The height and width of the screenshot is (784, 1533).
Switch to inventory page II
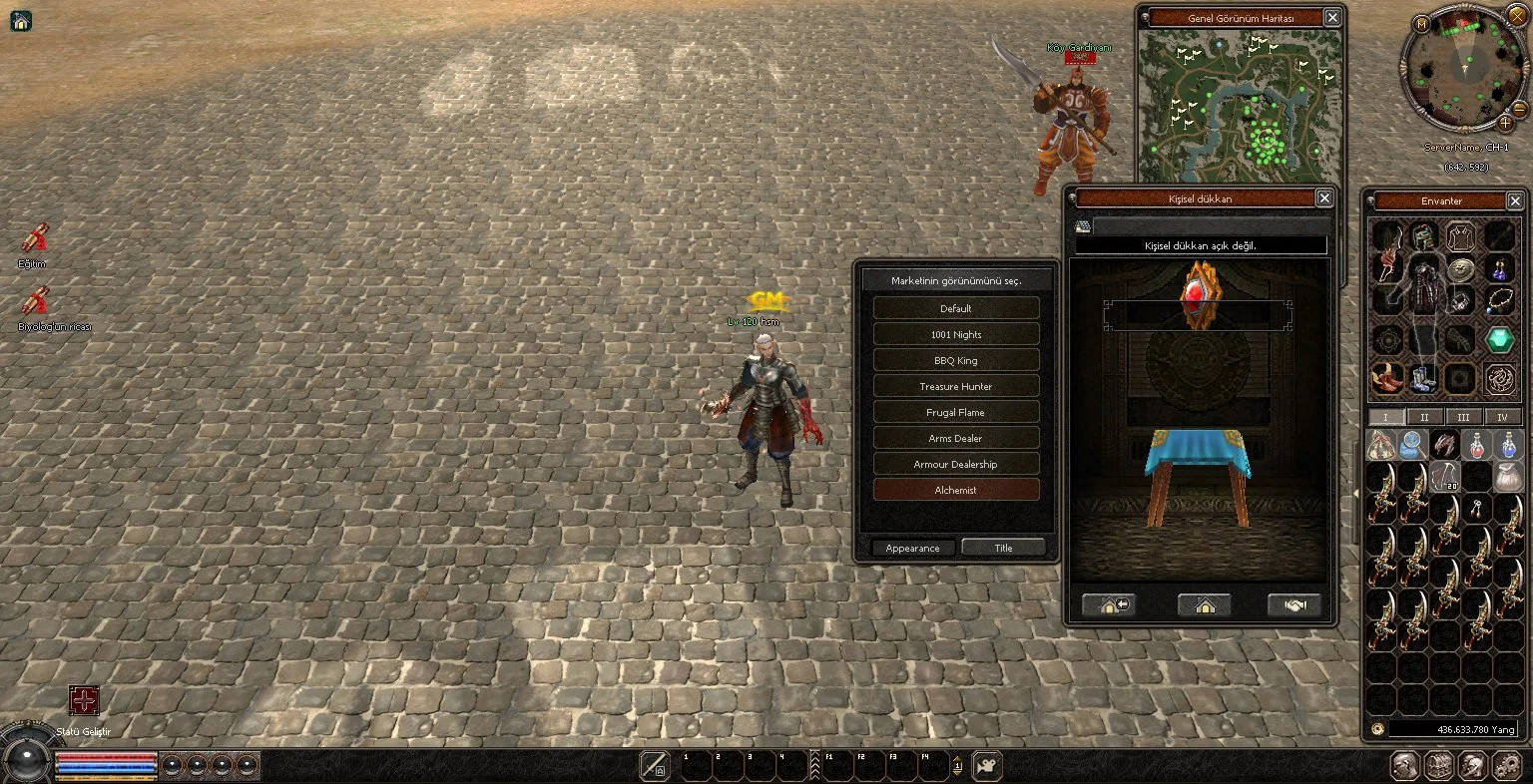tap(1424, 417)
